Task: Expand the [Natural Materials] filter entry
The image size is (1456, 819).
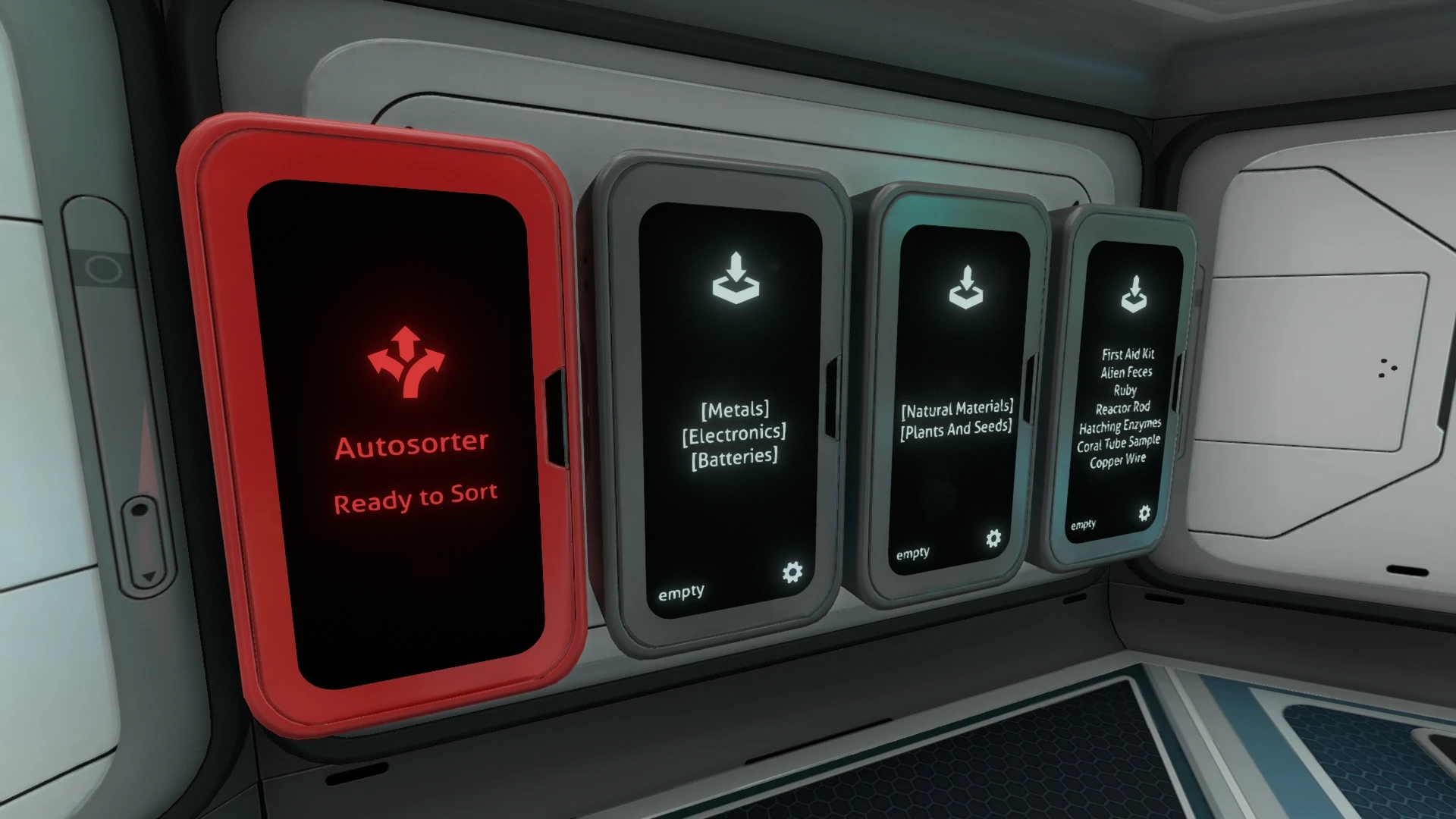Action: click(957, 408)
